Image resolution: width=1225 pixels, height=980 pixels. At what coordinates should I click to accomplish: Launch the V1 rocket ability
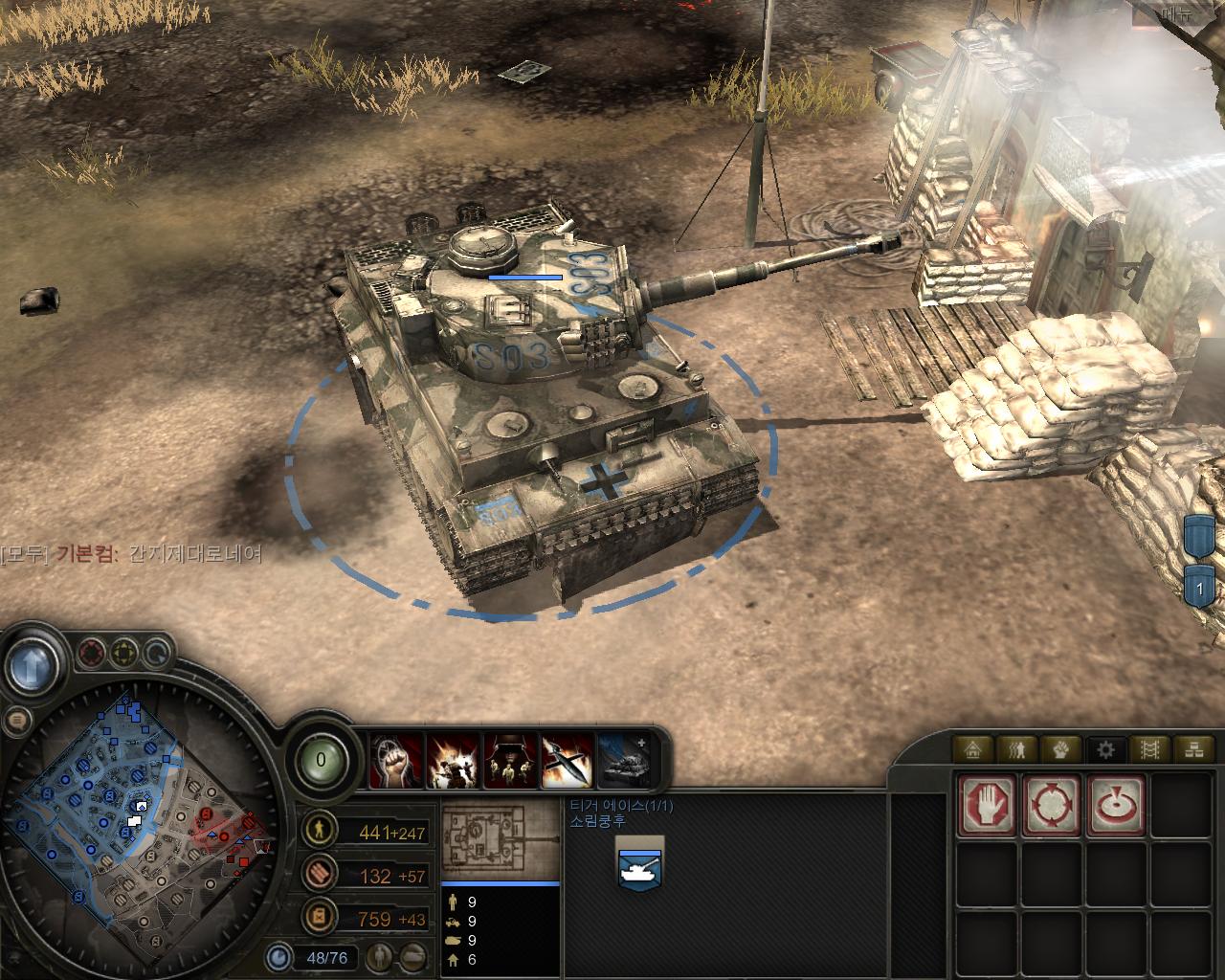coord(567,761)
